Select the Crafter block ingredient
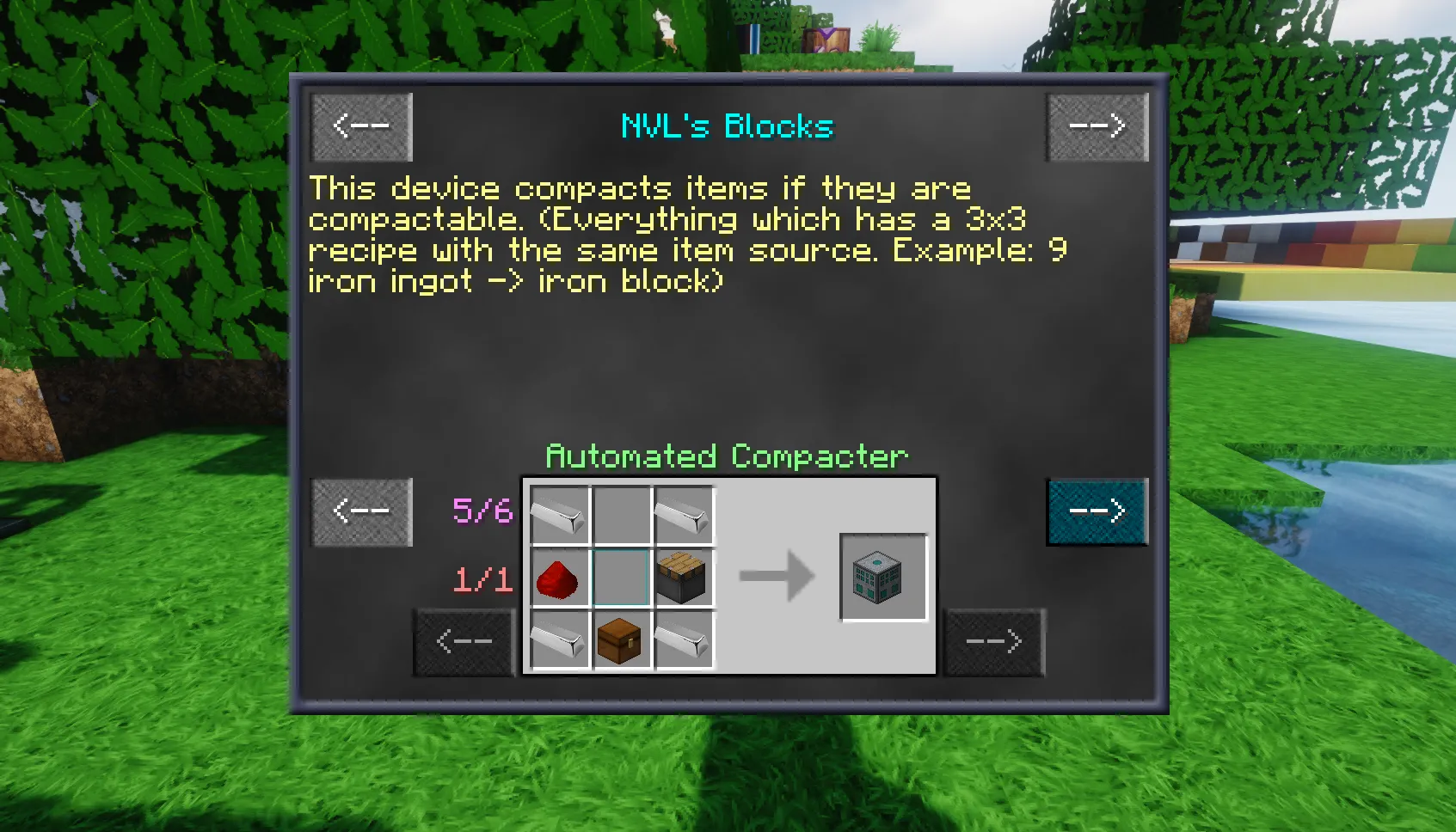 point(684,578)
